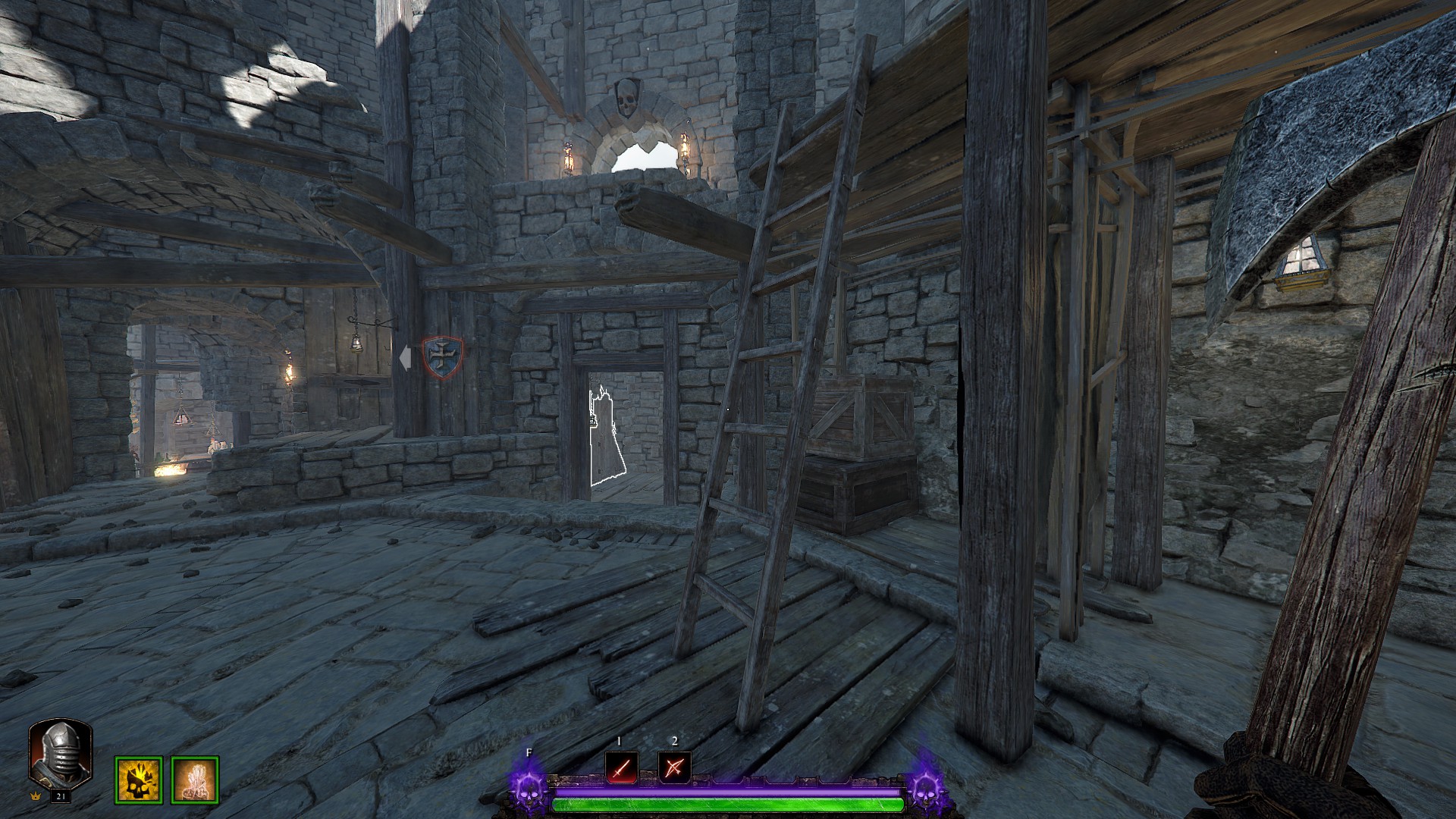Viewport: 1456px width, 819px height.
Task: Activate the purple skull ability beside the F label
Action: pos(529,789)
